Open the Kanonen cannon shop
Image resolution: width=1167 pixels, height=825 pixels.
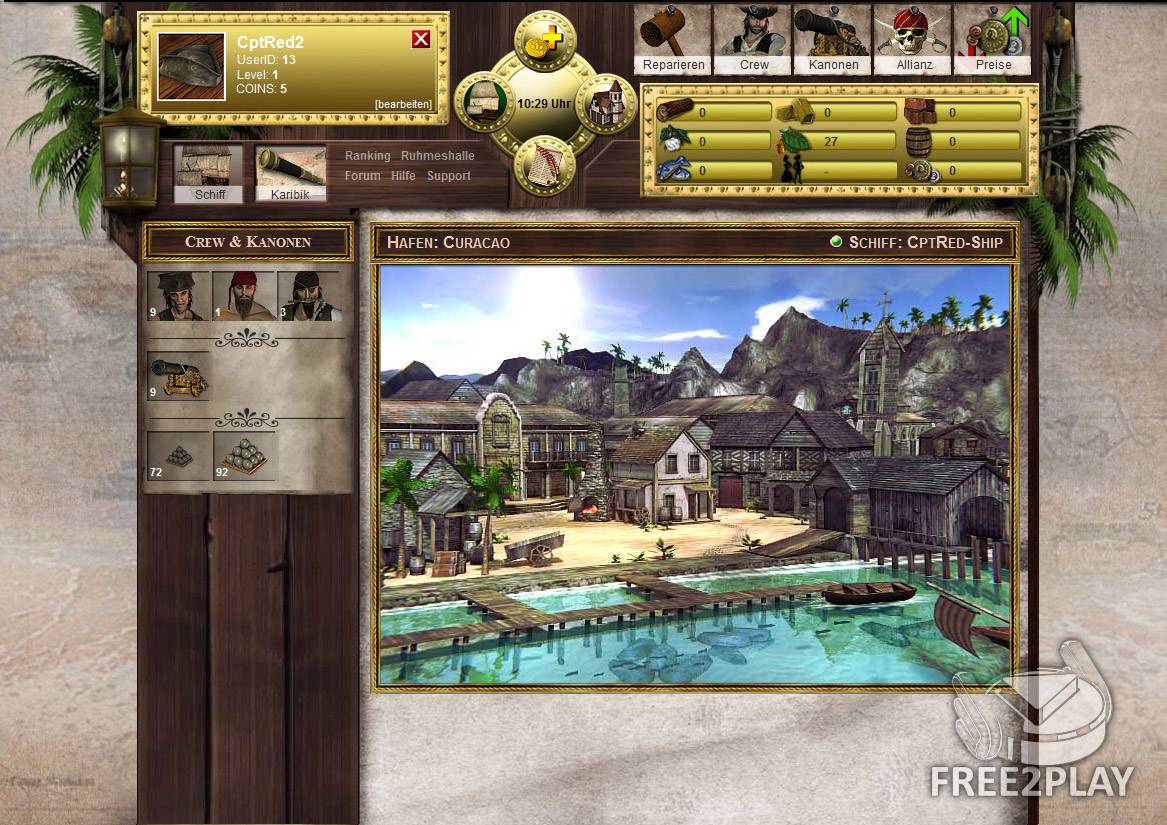[x=834, y=40]
